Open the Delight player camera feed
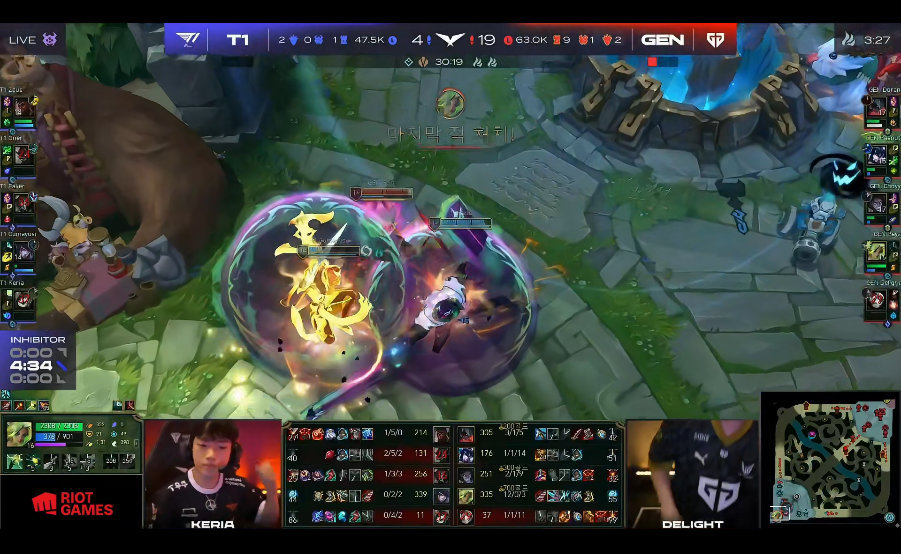This screenshot has width=901, height=554. point(692,470)
